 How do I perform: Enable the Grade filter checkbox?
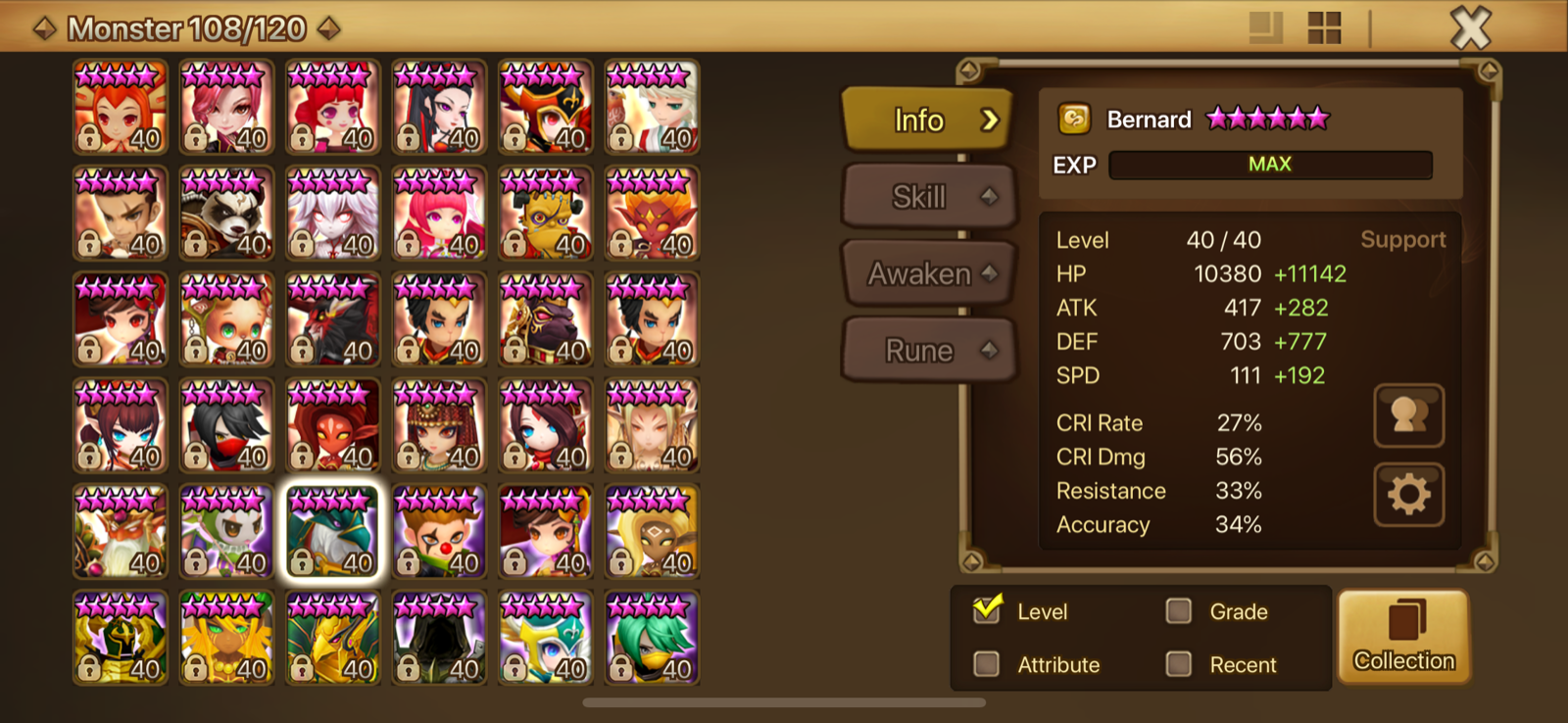pyautogui.click(x=1178, y=610)
